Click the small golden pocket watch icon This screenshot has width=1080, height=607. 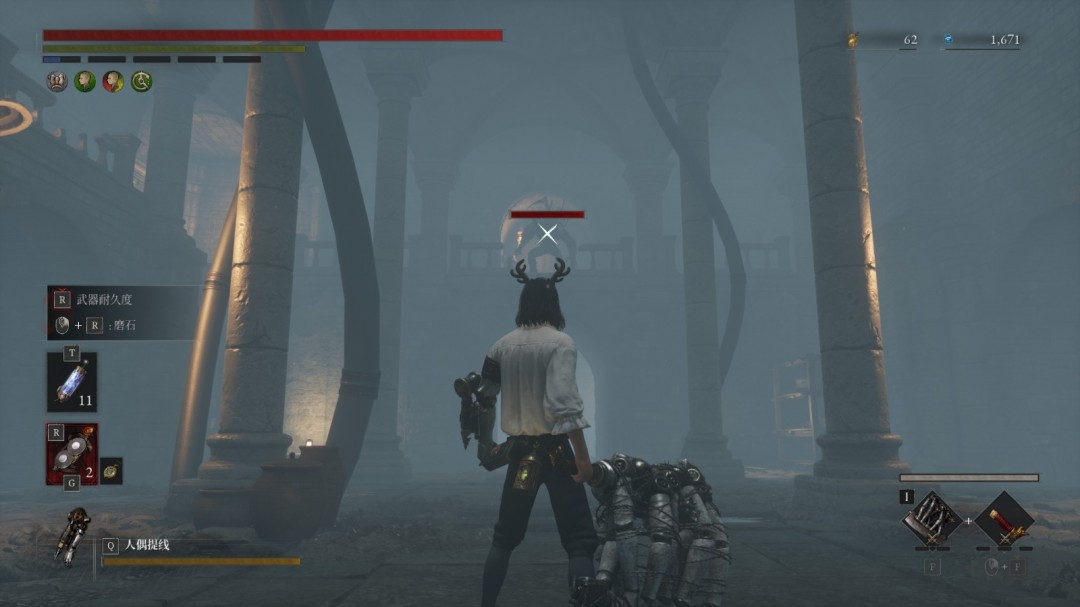[111, 470]
